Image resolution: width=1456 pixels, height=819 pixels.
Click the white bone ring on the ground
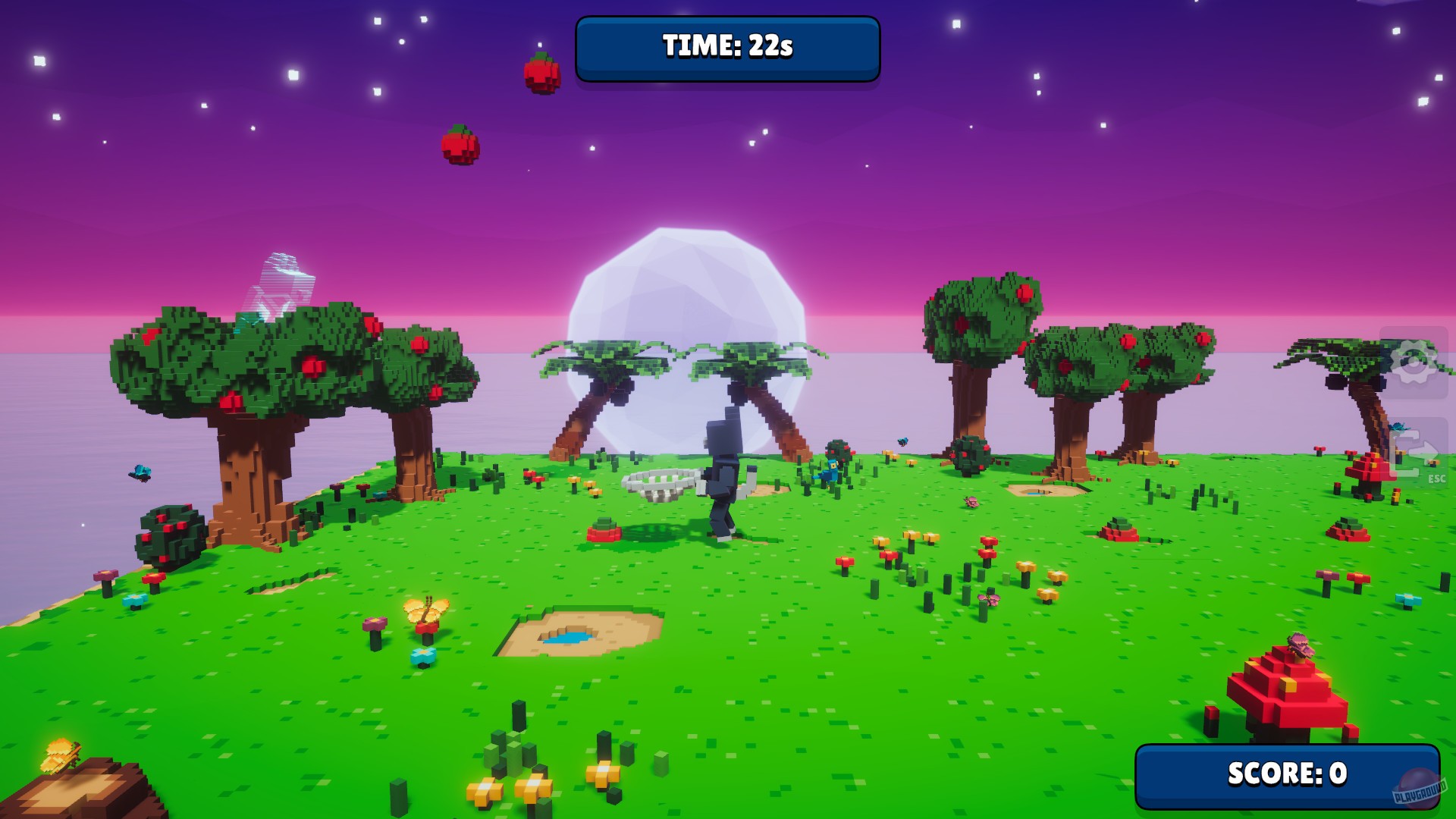click(x=661, y=483)
